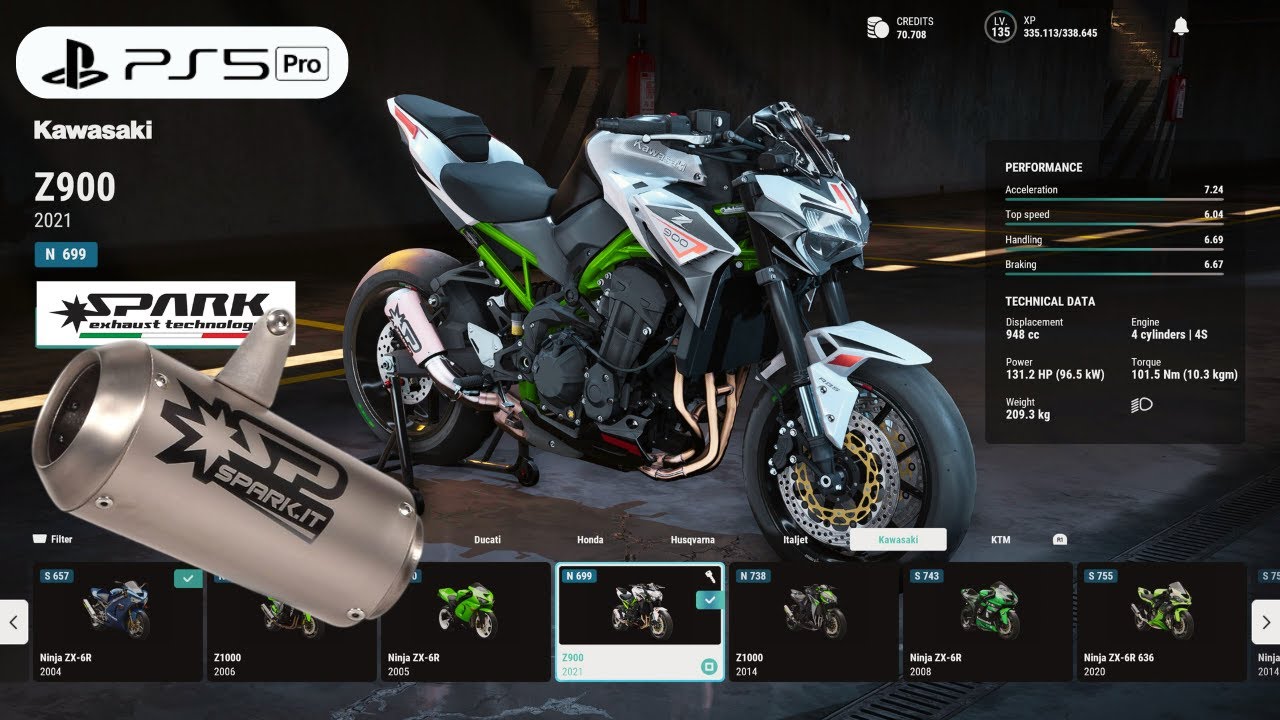Click the right arrow of the bike carousel
Screen dimensions: 1280x720
tap(1266, 622)
